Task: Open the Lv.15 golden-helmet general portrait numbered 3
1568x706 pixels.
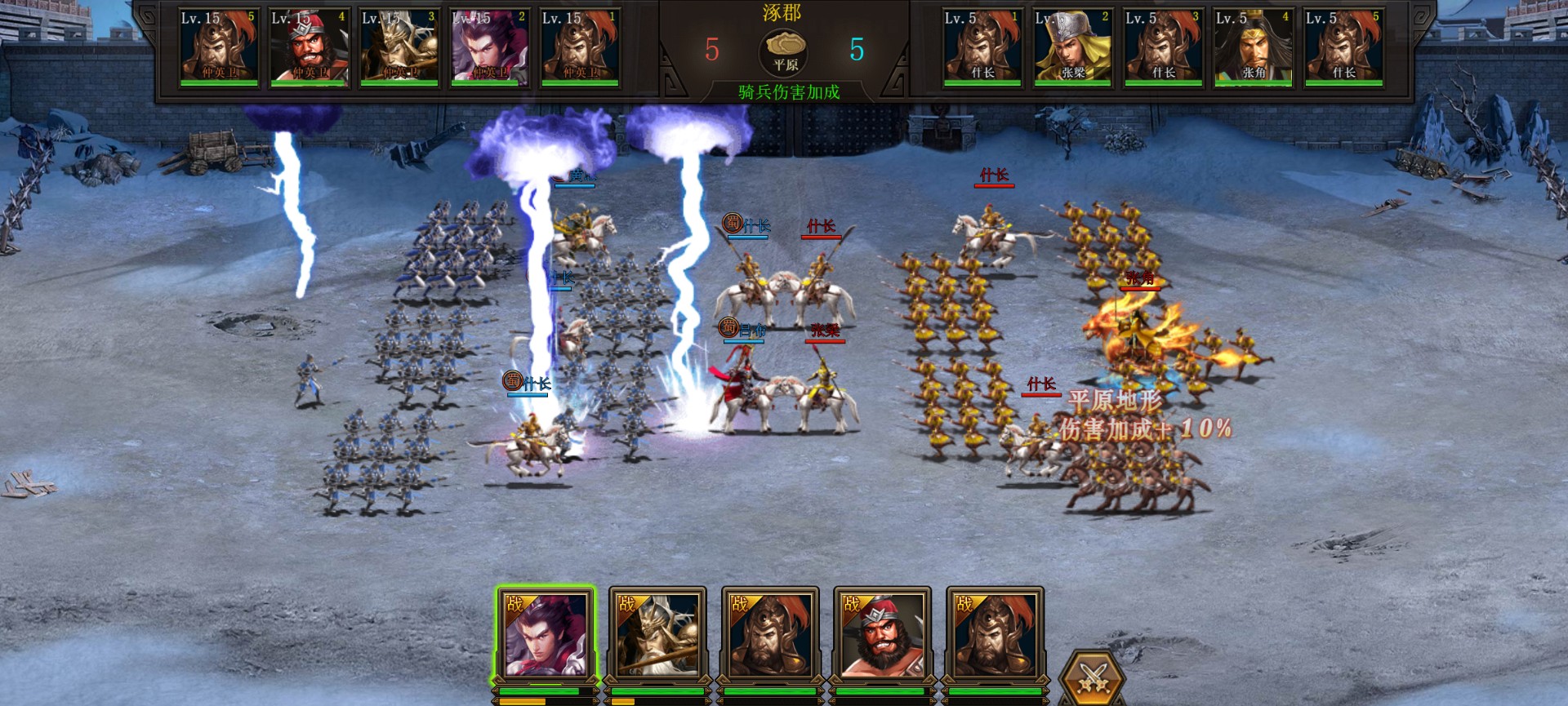Action: click(x=399, y=47)
